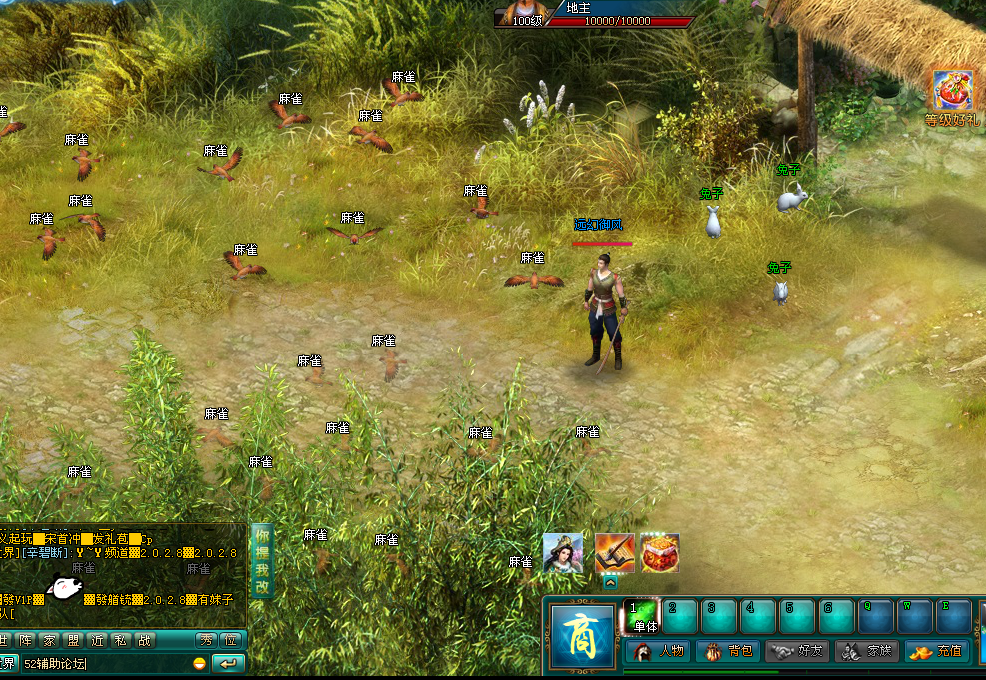Switch to the 私 private chat tab
Viewport: 986px width, 680px height.
121,641
